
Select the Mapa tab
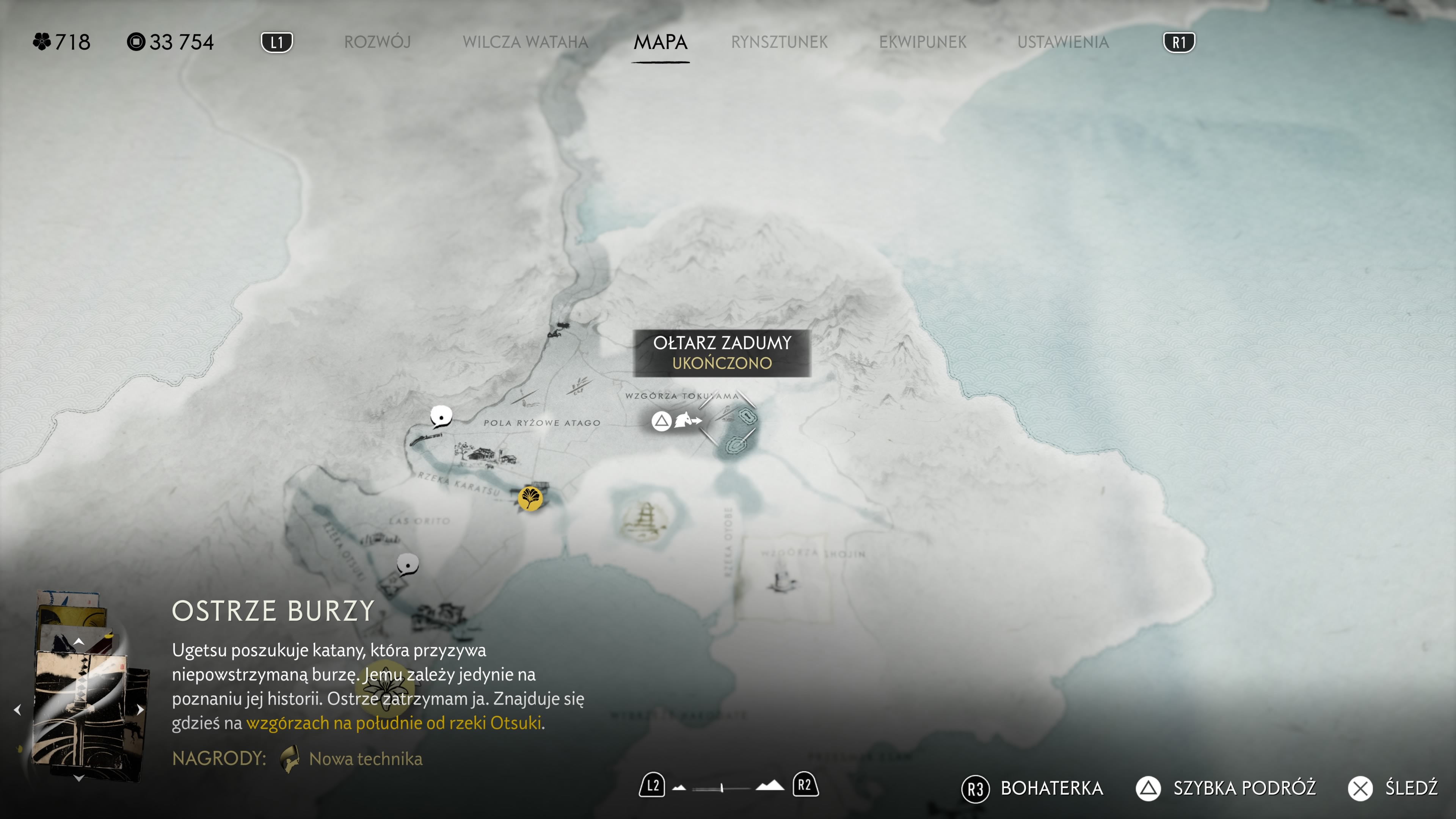pyautogui.click(x=660, y=42)
